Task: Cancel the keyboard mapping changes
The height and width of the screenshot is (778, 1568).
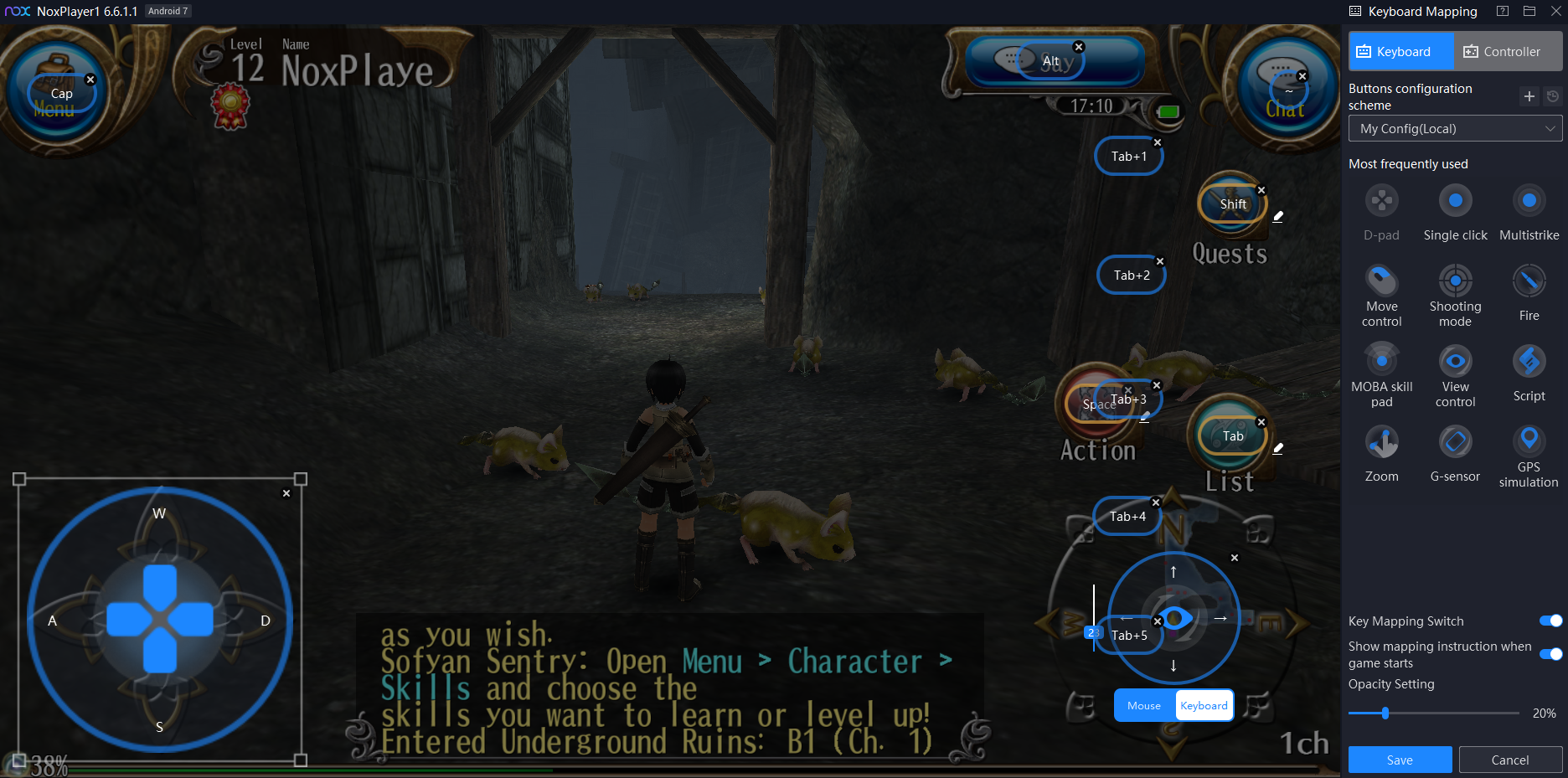Action: pyautogui.click(x=1509, y=760)
